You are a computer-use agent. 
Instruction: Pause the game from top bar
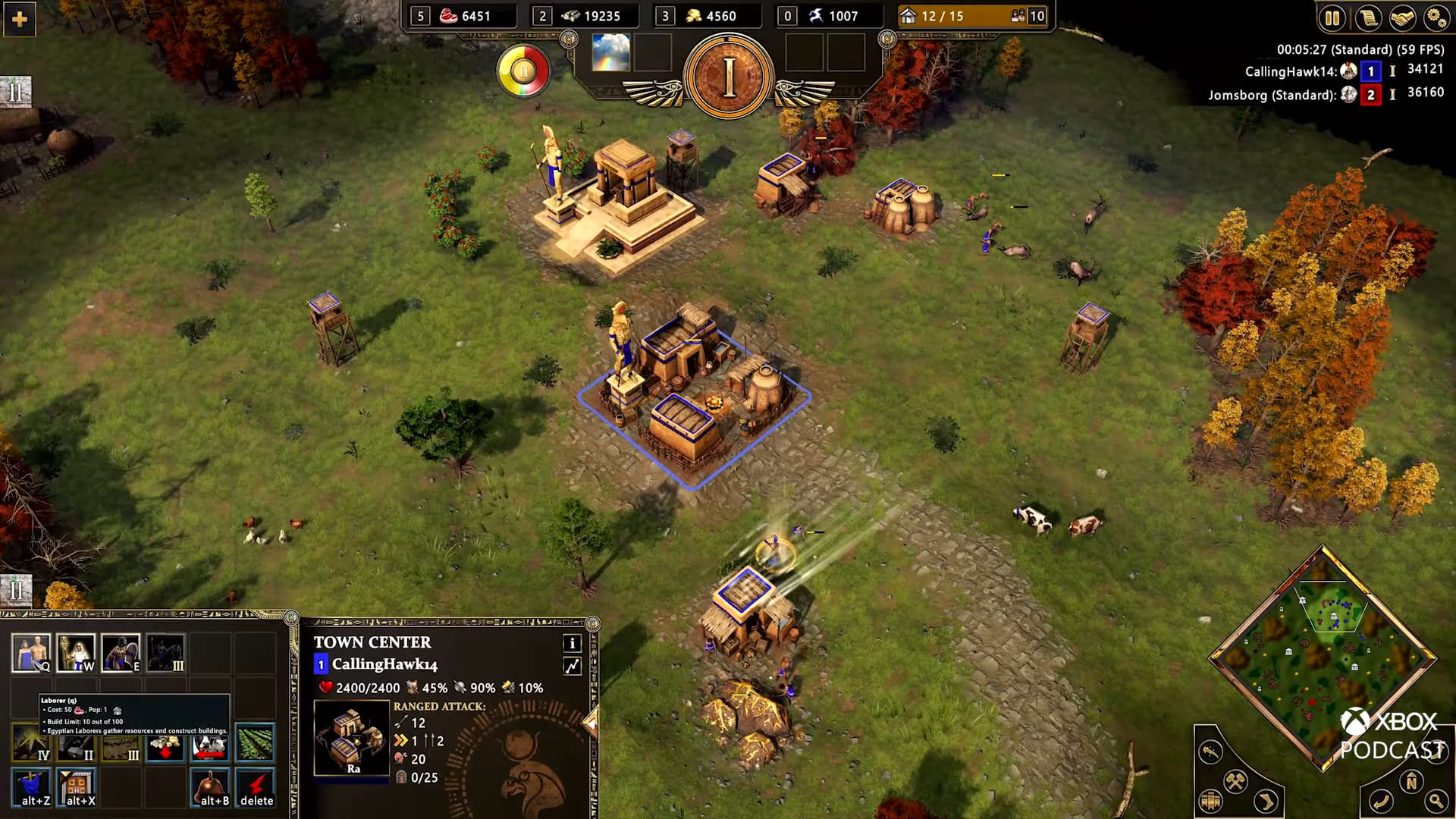[x=1332, y=17]
